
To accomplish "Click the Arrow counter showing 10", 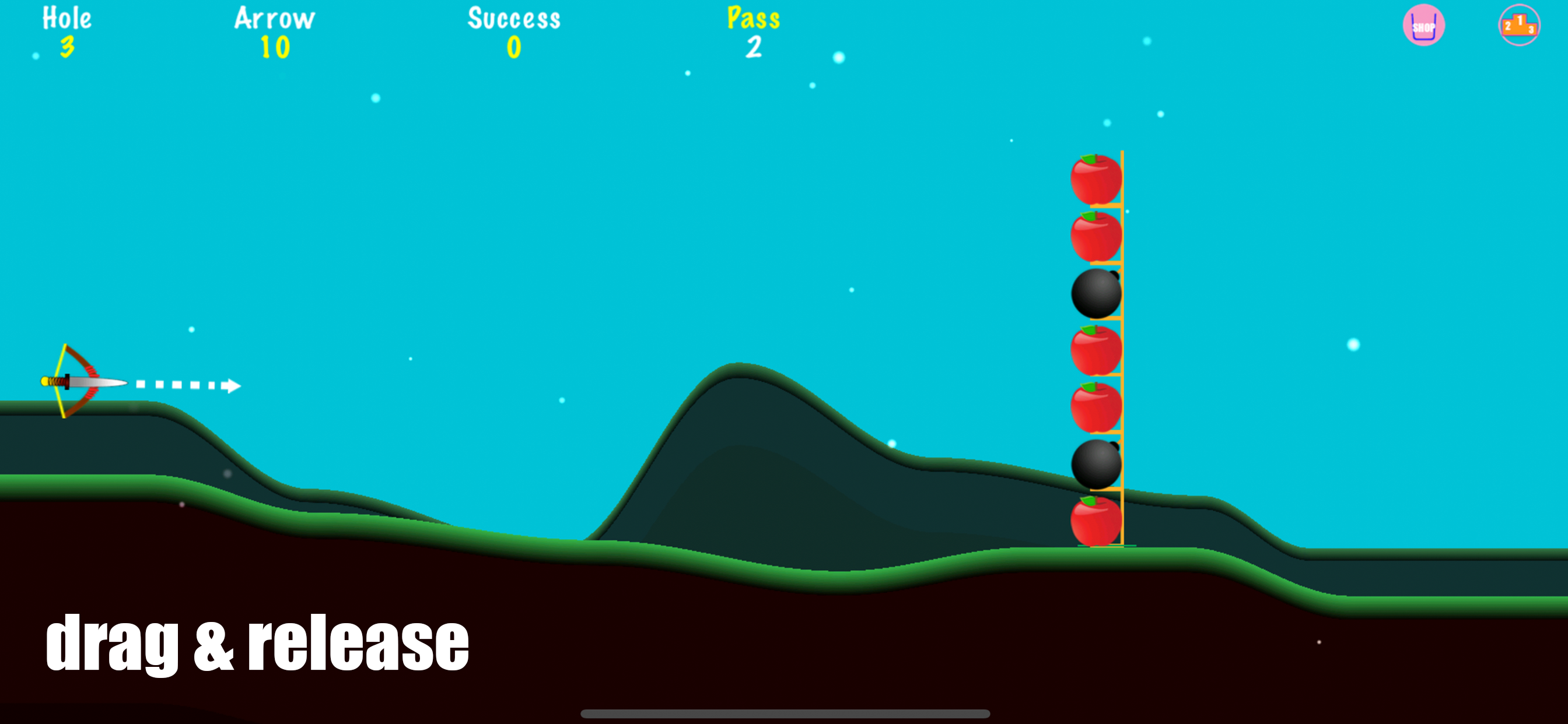I will [274, 30].
